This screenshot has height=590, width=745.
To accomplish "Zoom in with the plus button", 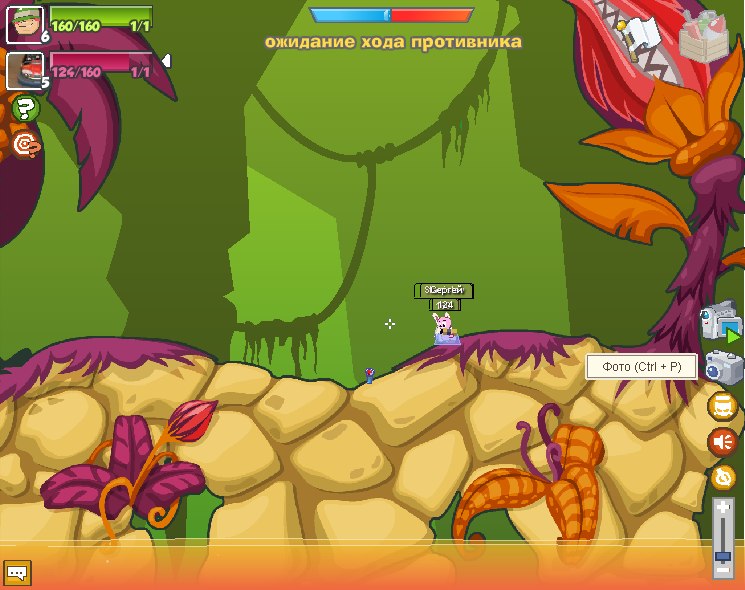I will click(x=722, y=507).
